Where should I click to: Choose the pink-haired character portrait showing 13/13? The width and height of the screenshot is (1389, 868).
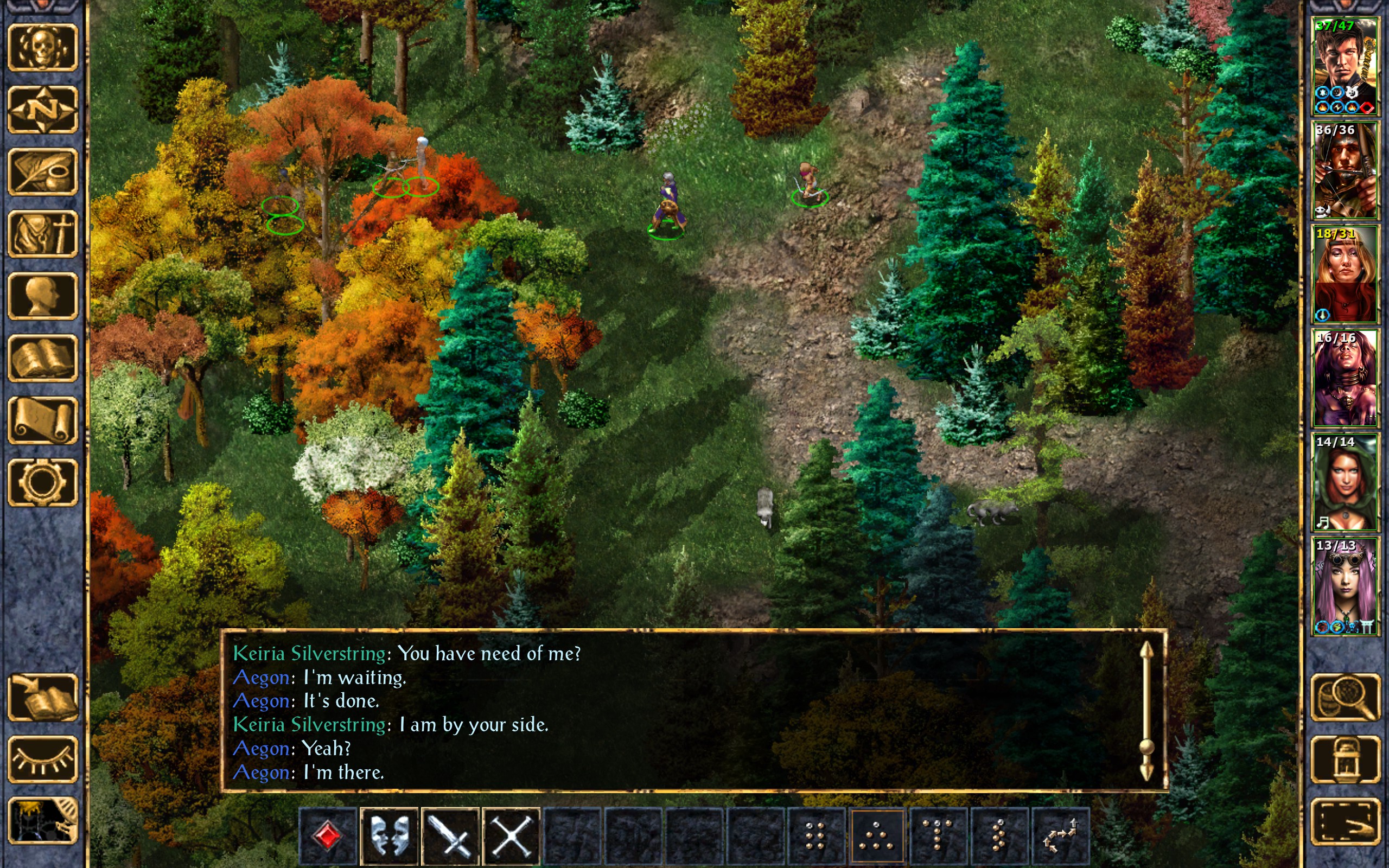point(1345,585)
